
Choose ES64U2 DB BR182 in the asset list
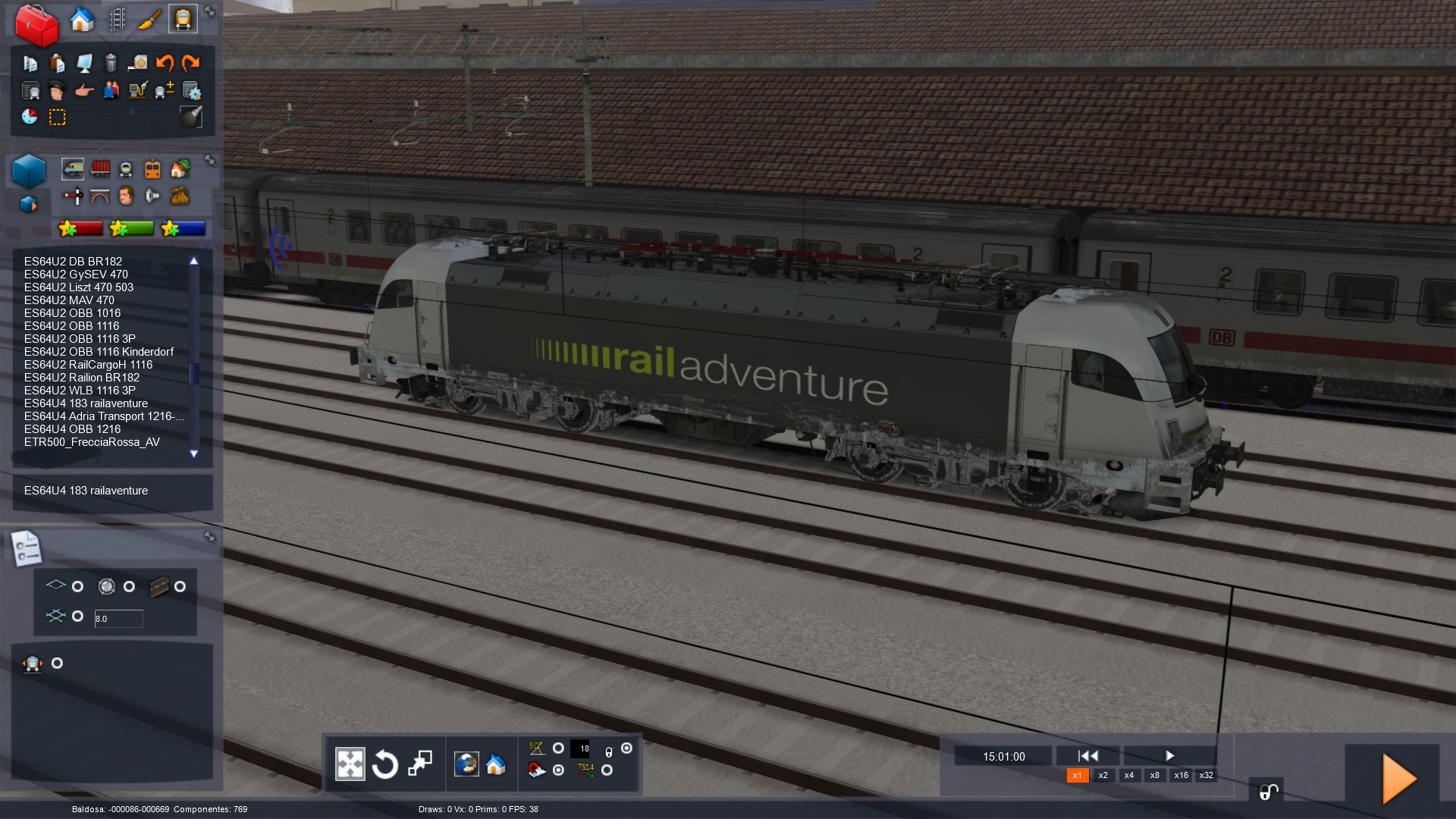point(73,262)
